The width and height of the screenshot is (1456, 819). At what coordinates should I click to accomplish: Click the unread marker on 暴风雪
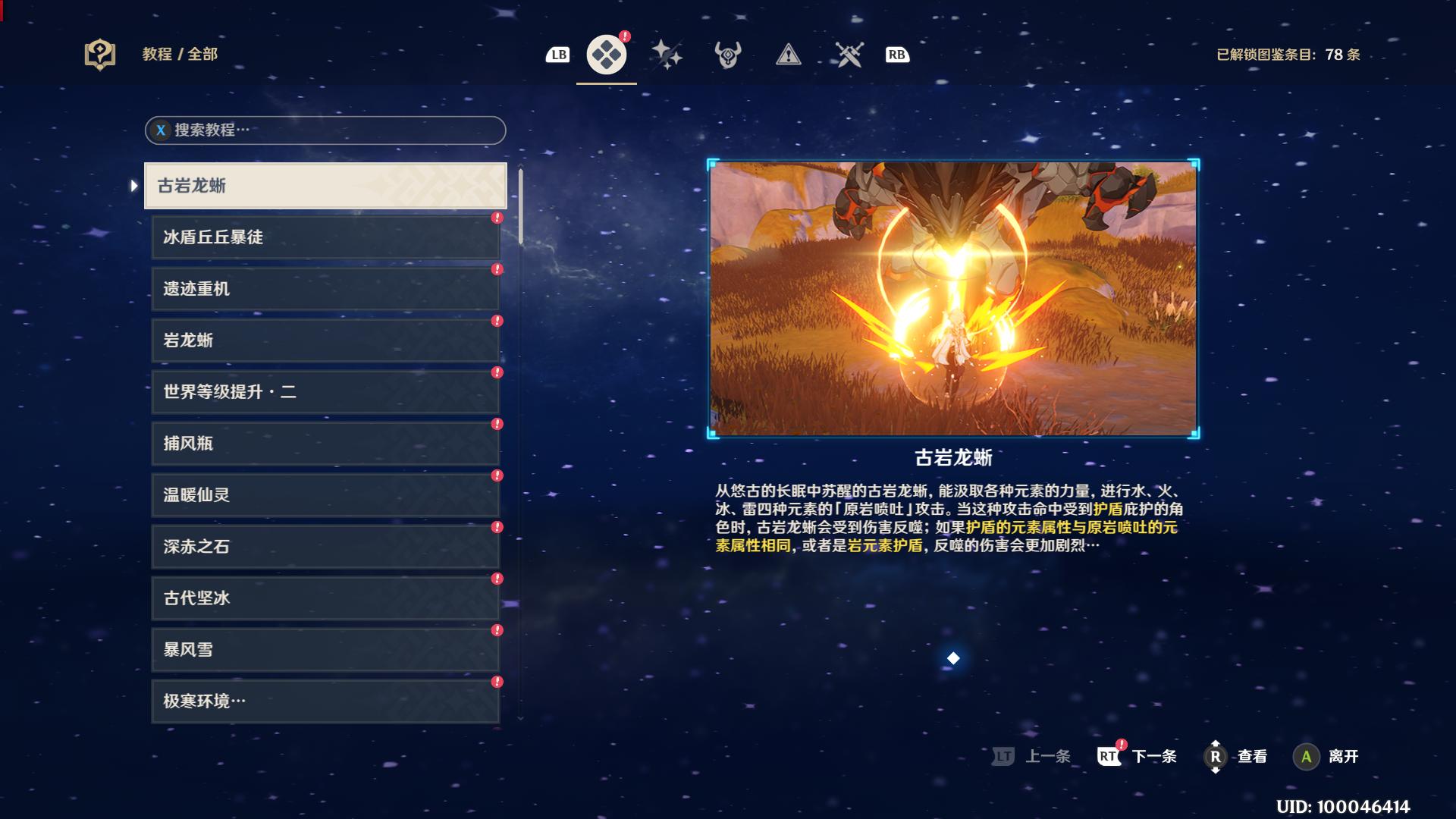pos(497,629)
